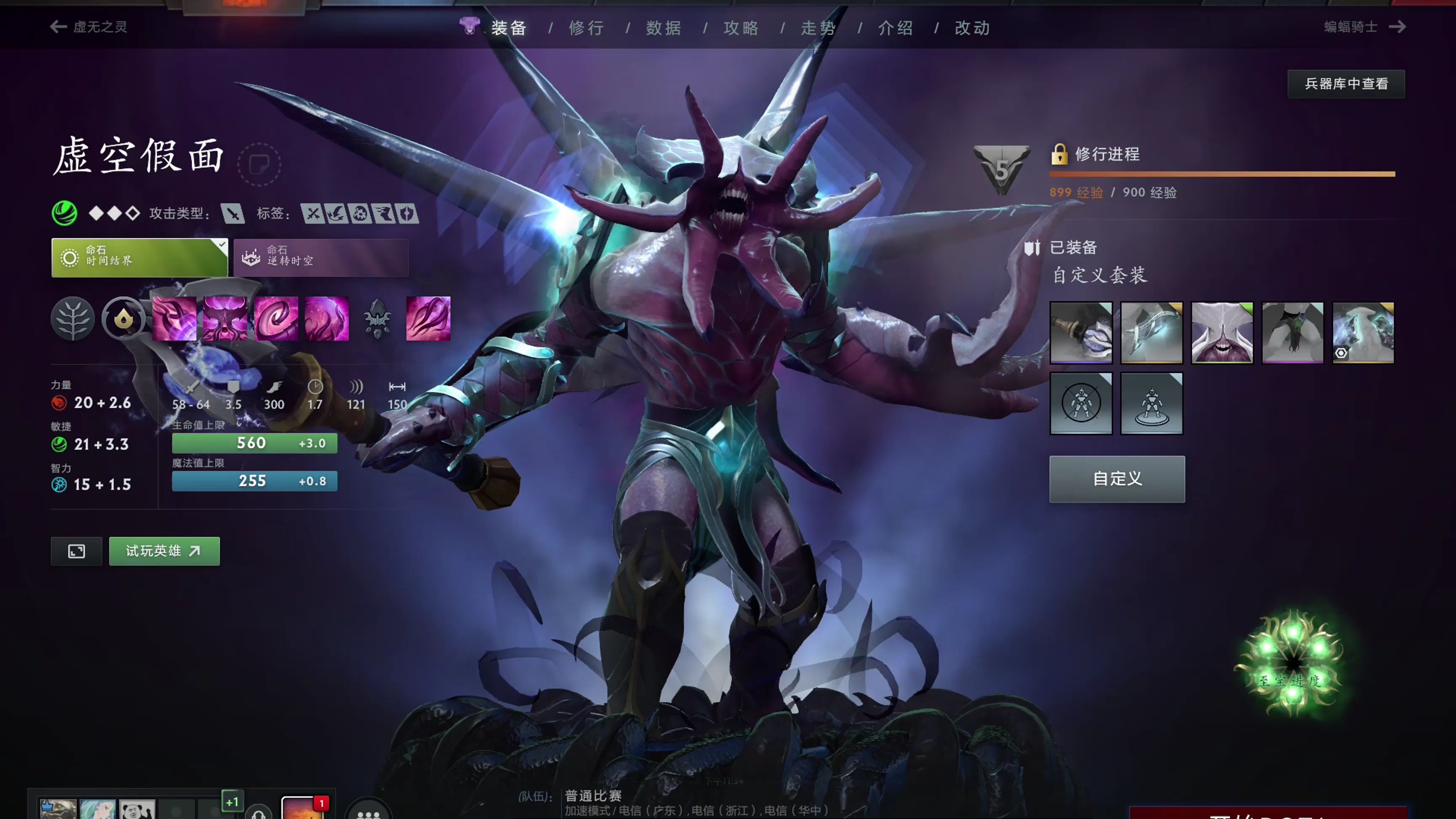Open the fullscreen hero preview icon

pos(76,551)
